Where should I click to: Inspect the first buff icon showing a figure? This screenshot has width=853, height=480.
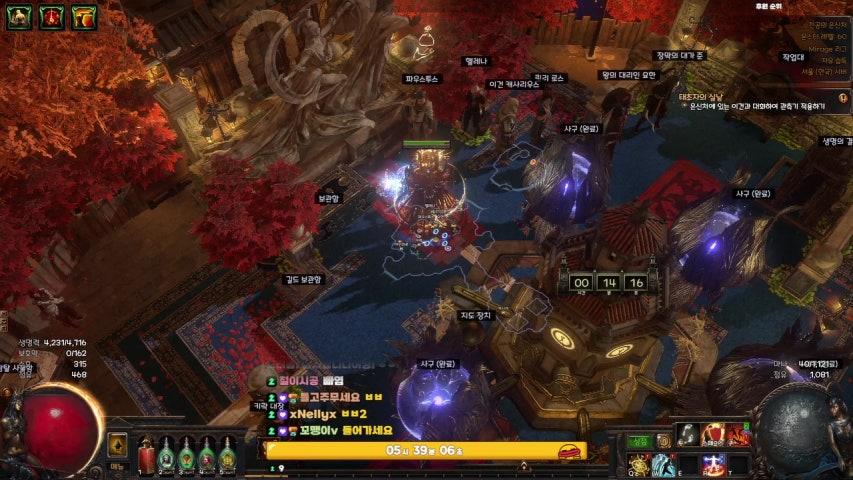click(20, 16)
